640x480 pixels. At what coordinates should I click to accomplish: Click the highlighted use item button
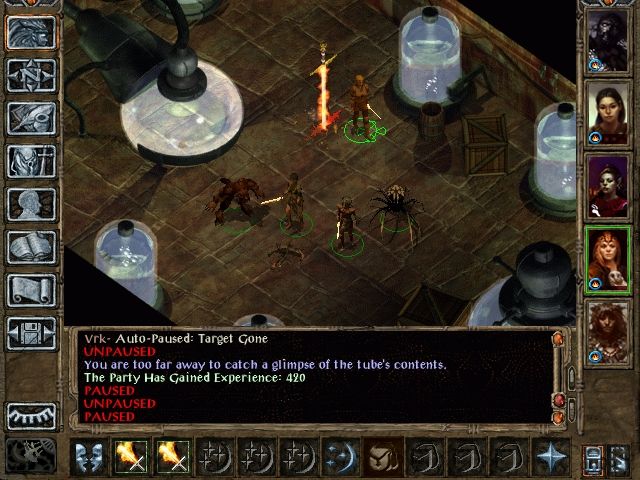381,455
